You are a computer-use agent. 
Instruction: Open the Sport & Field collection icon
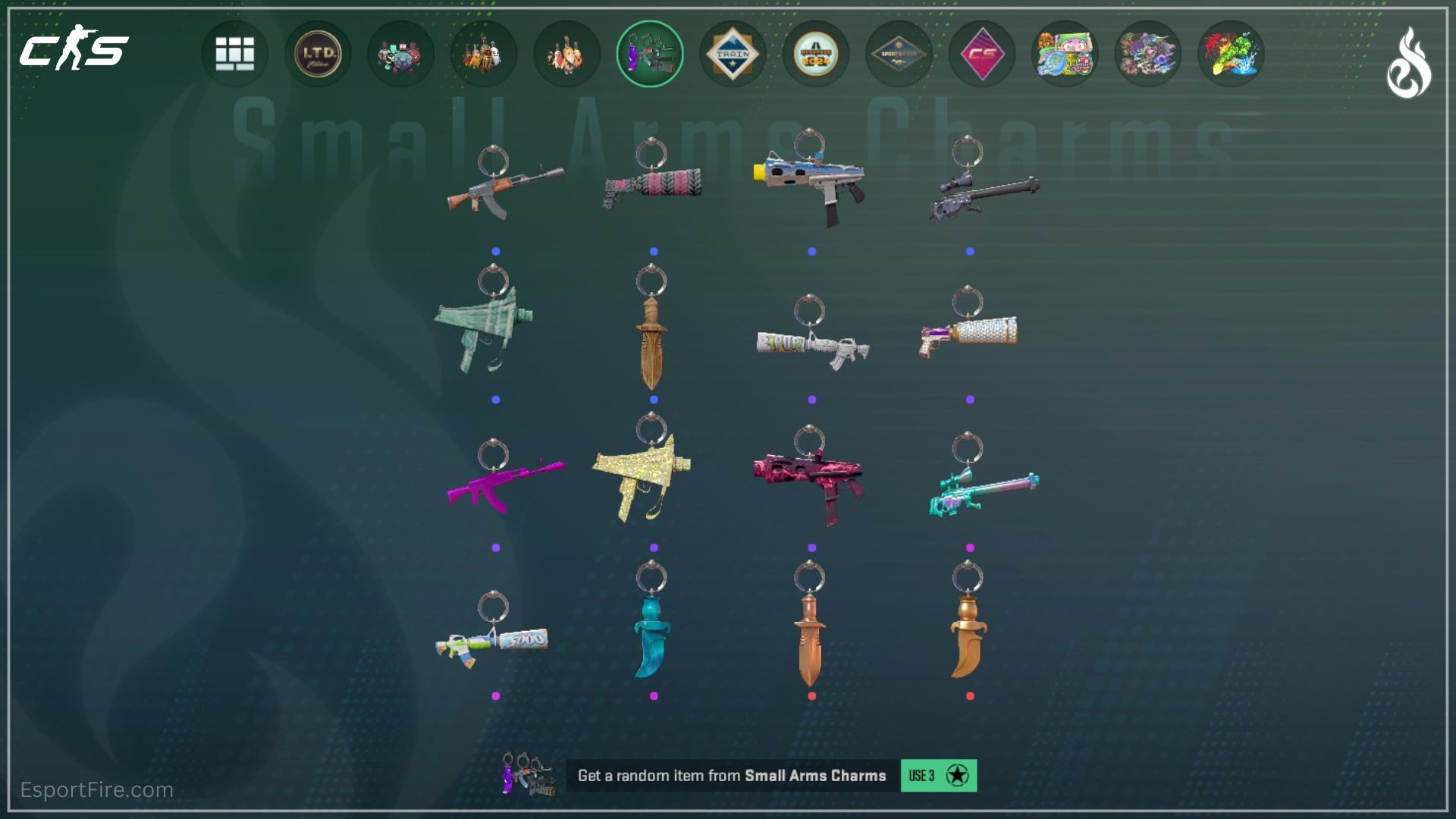point(898,53)
